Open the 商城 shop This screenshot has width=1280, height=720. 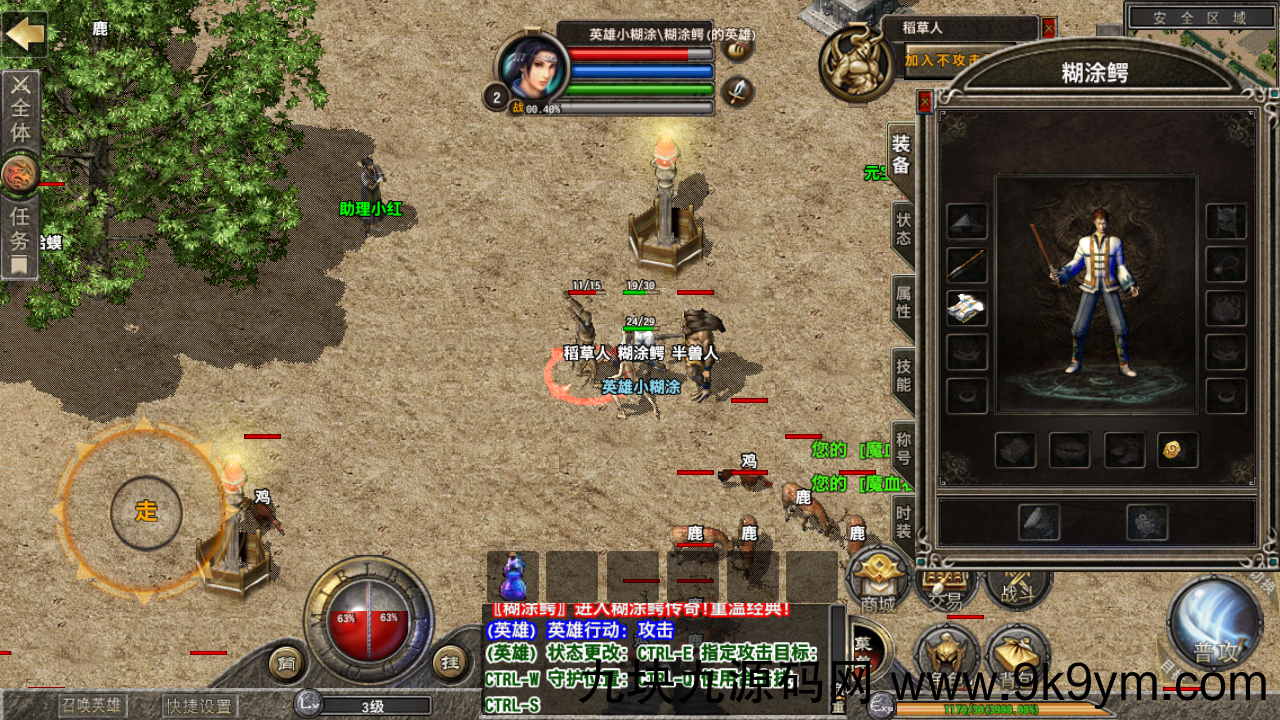tap(878, 582)
